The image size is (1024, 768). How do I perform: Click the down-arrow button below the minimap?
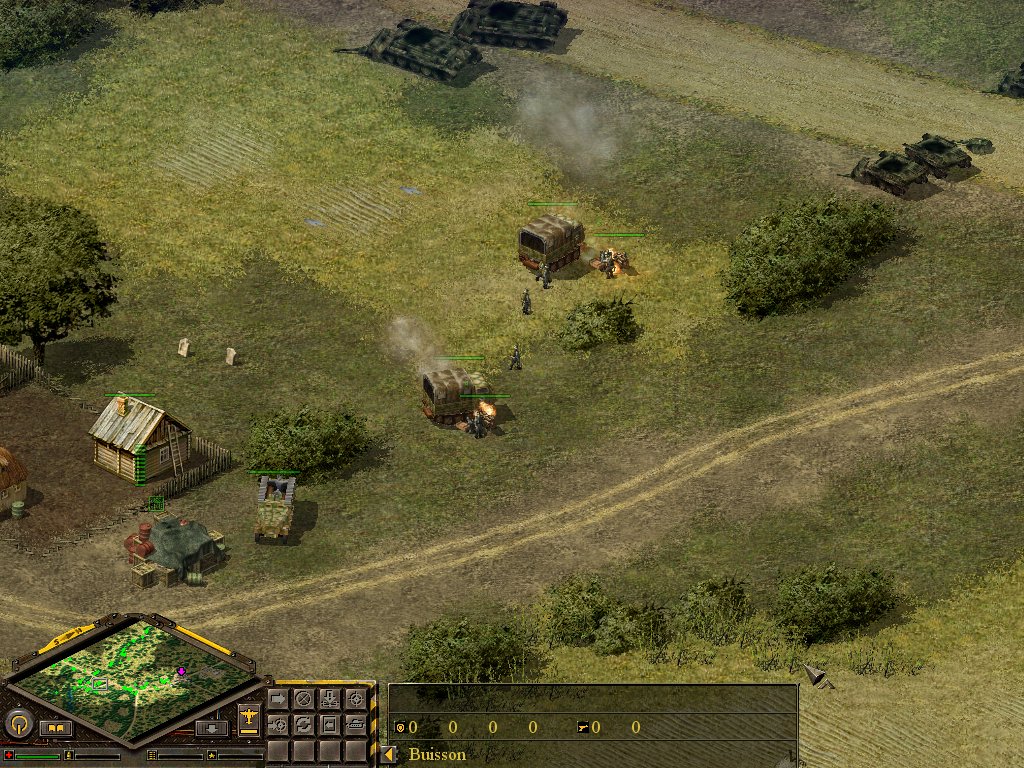coord(211,728)
